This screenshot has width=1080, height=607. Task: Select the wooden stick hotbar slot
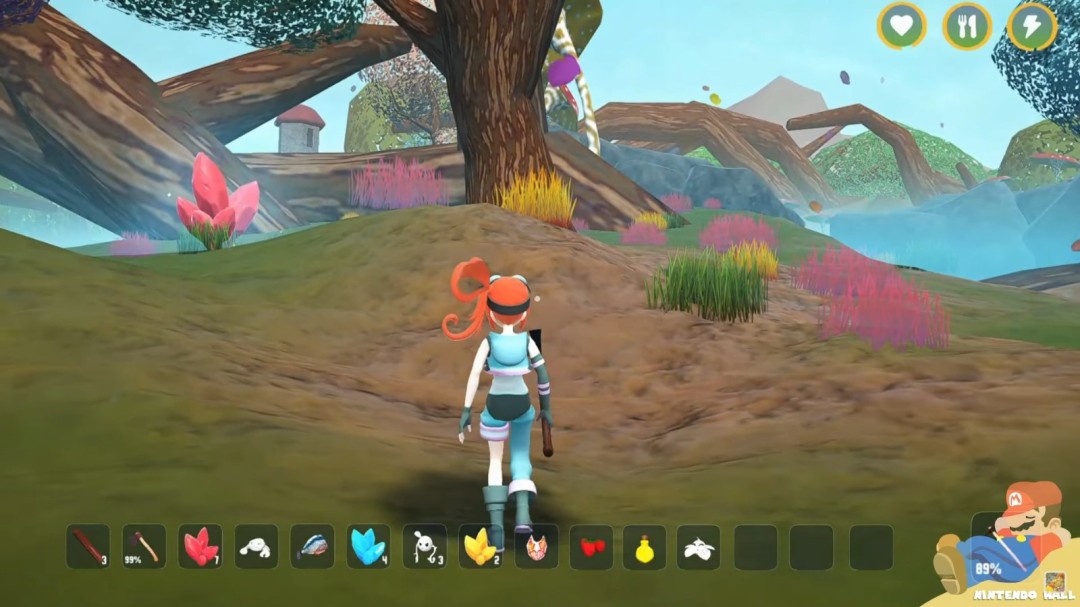pyautogui.click(x=88, y=547)
